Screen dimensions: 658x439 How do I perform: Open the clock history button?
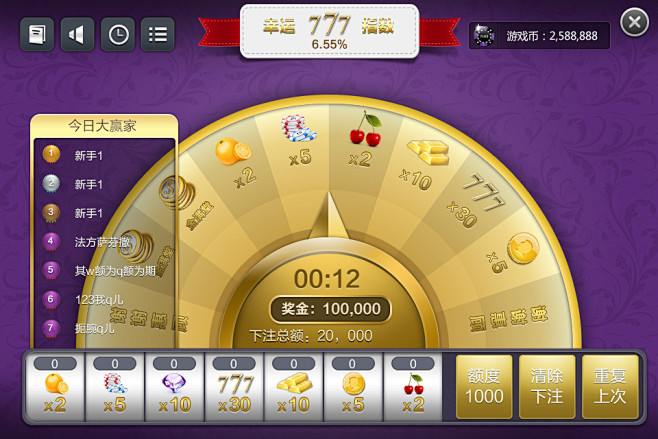[x=118, y=34]
